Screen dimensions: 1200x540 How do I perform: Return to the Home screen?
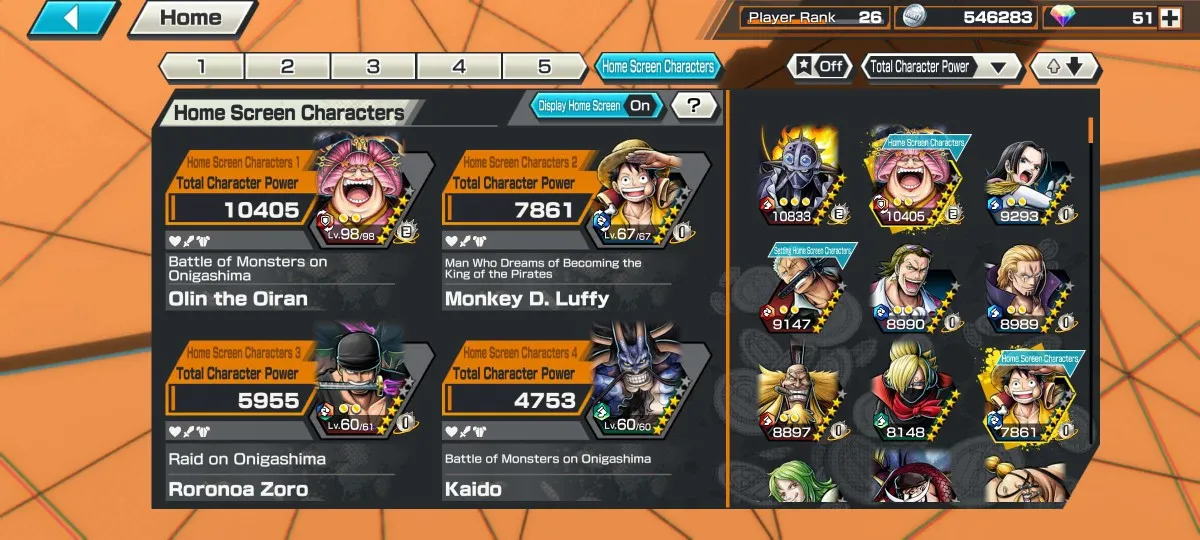point(192,18)
